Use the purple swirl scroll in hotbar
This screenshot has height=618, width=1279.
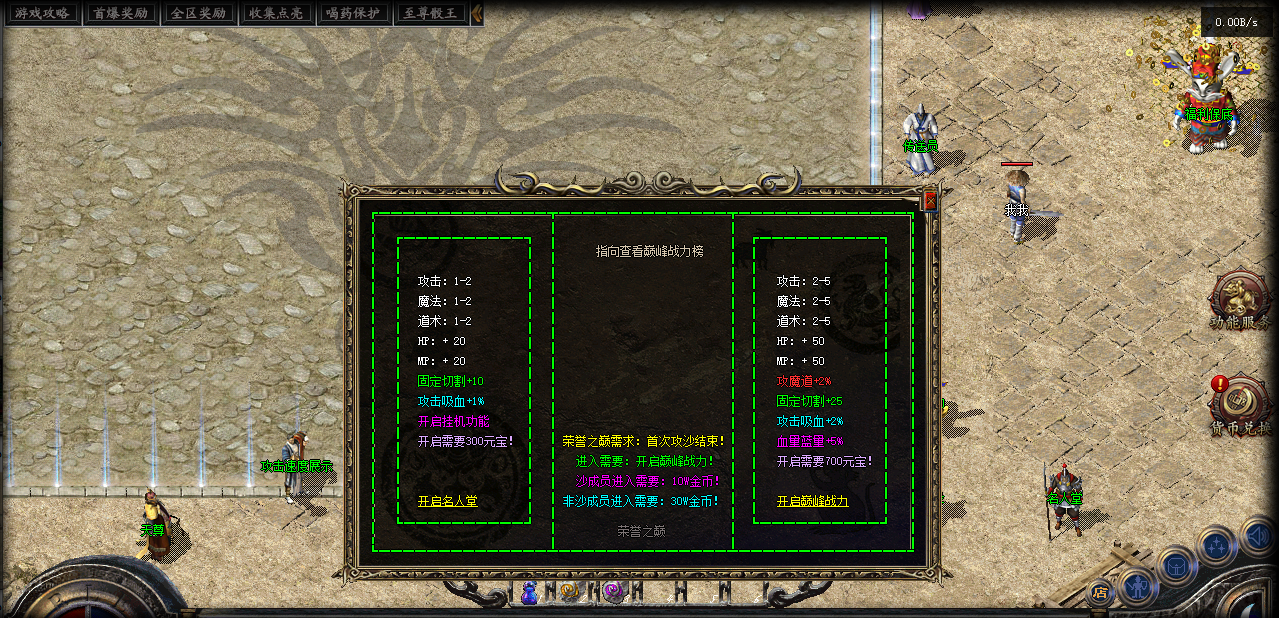click(612, 592)
